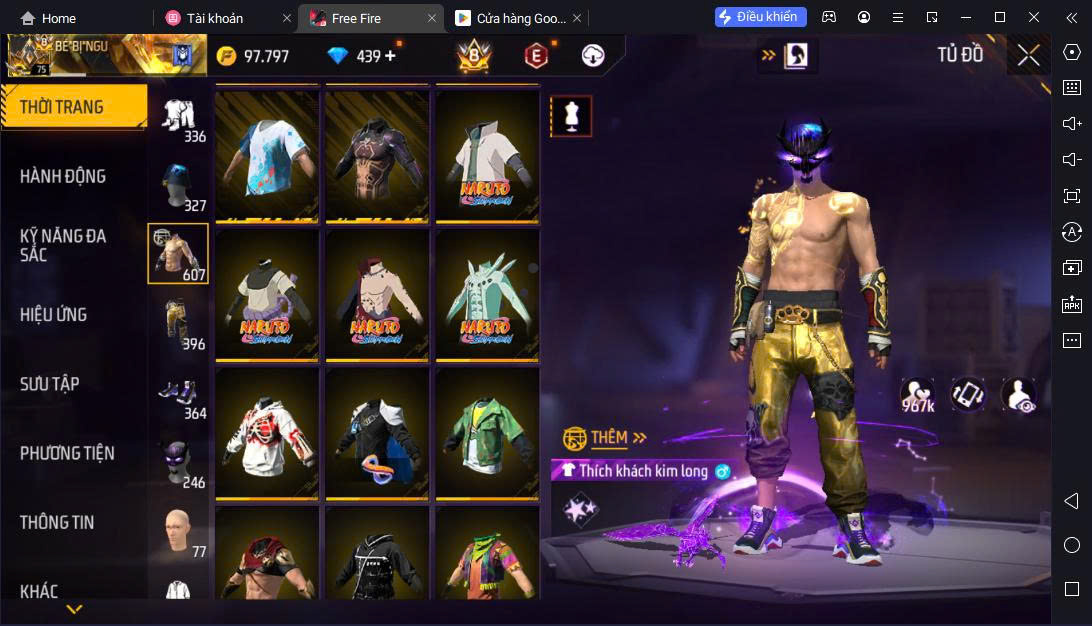Open Kỹ Năng Đa Sắc section
The image size is (1092, 626).
(x=63, y=245)
